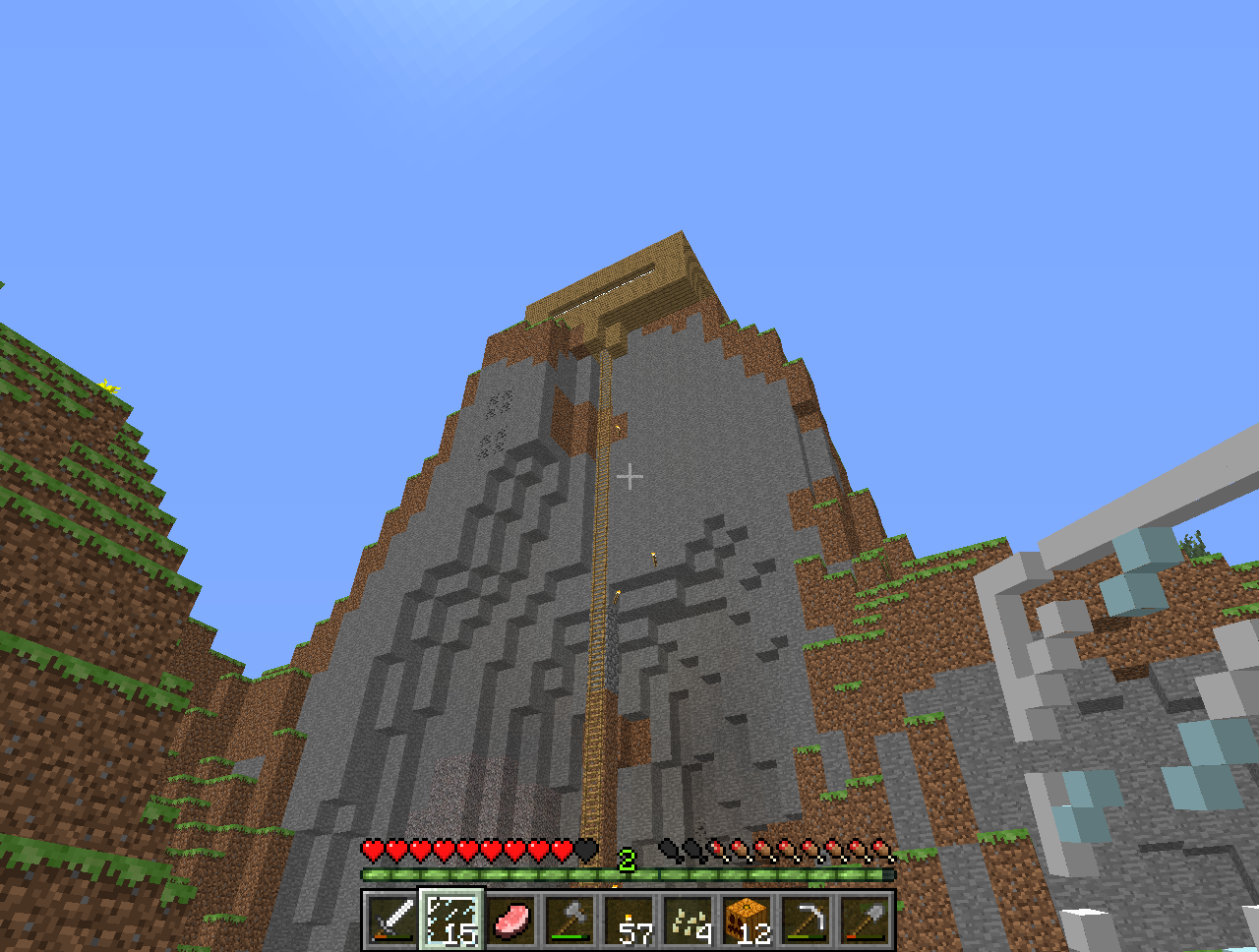Select the iron sword hotbar slot

click(x=392, y=921)
